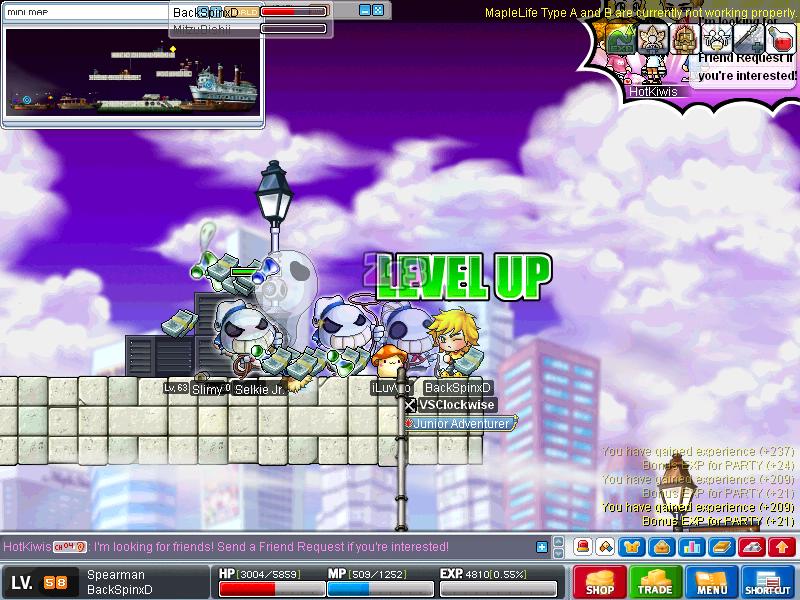
Task: Minimize the party HP window
Action: pyautogui.click(x=365, y=10)
